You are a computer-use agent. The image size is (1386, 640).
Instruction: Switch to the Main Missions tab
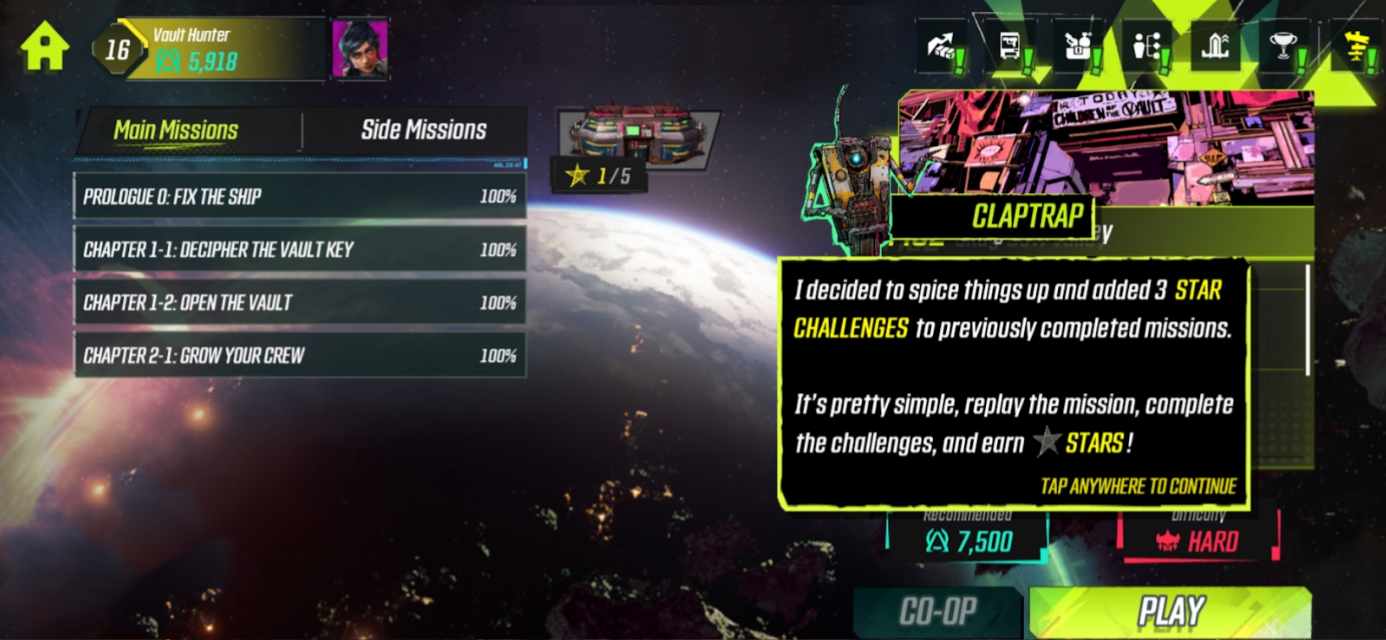click(176, 130)
